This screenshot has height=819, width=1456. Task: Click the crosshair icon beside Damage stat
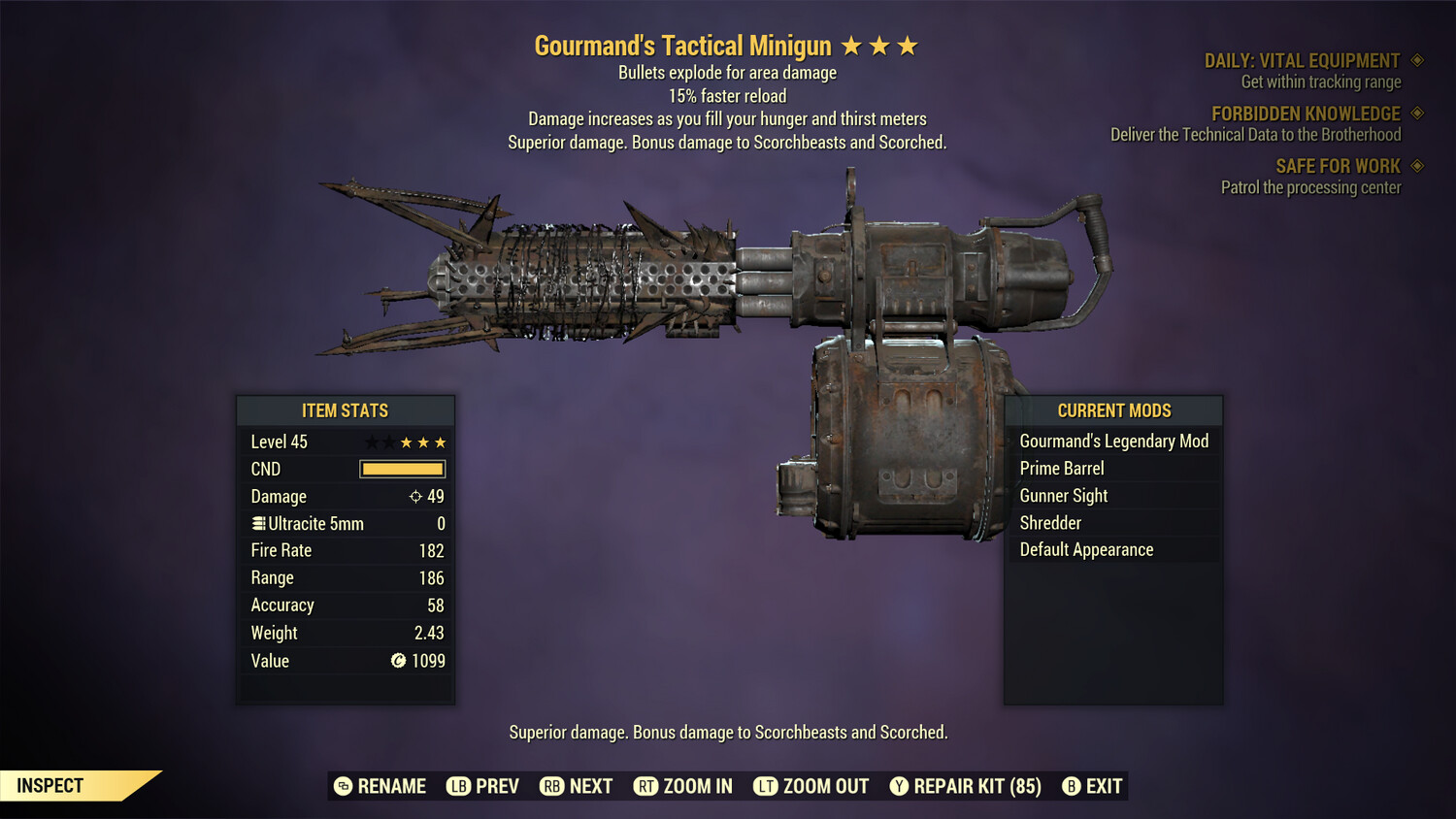(x=414, y=496)
